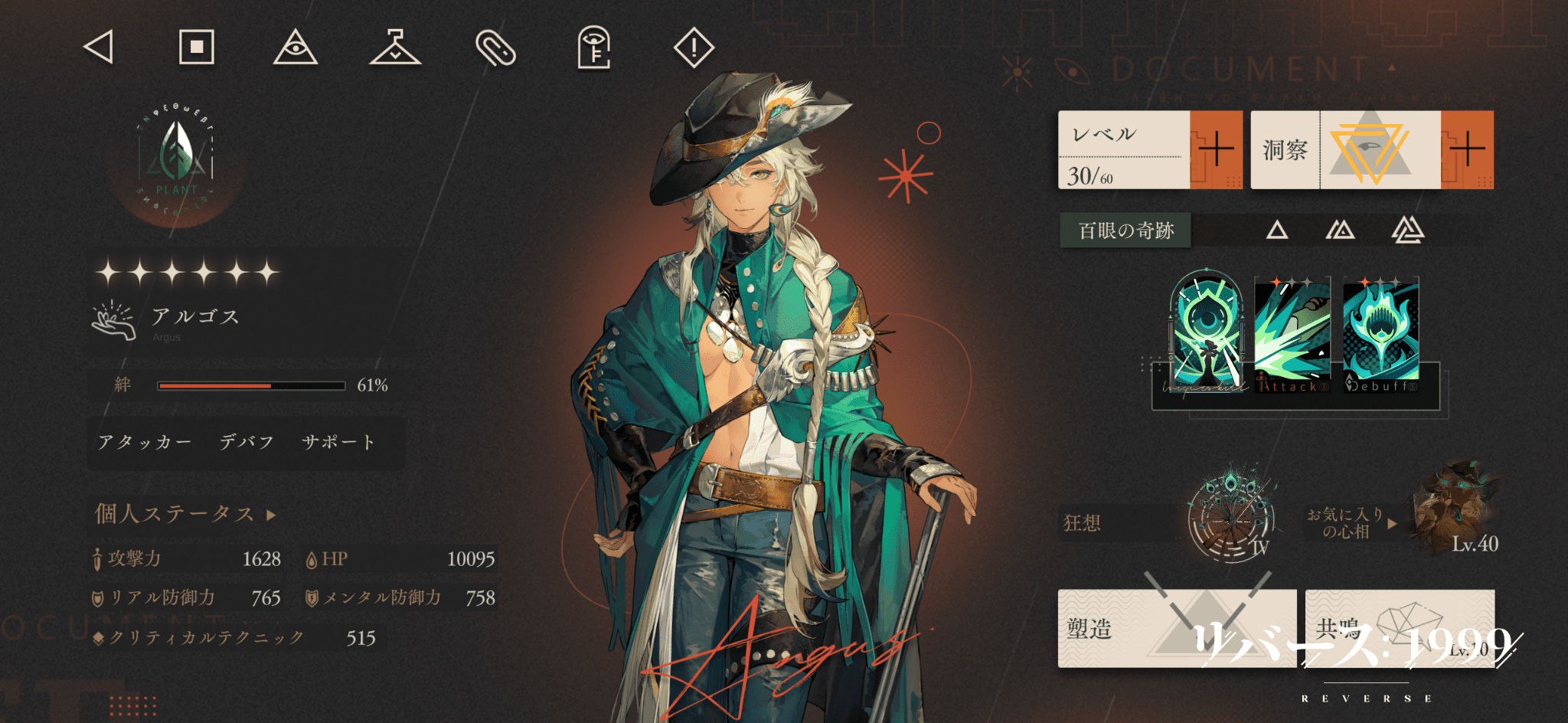Raise insight with the 洞察 plus button
1568x723 pixels.
pyautogui.click(x=1467, y=150)
